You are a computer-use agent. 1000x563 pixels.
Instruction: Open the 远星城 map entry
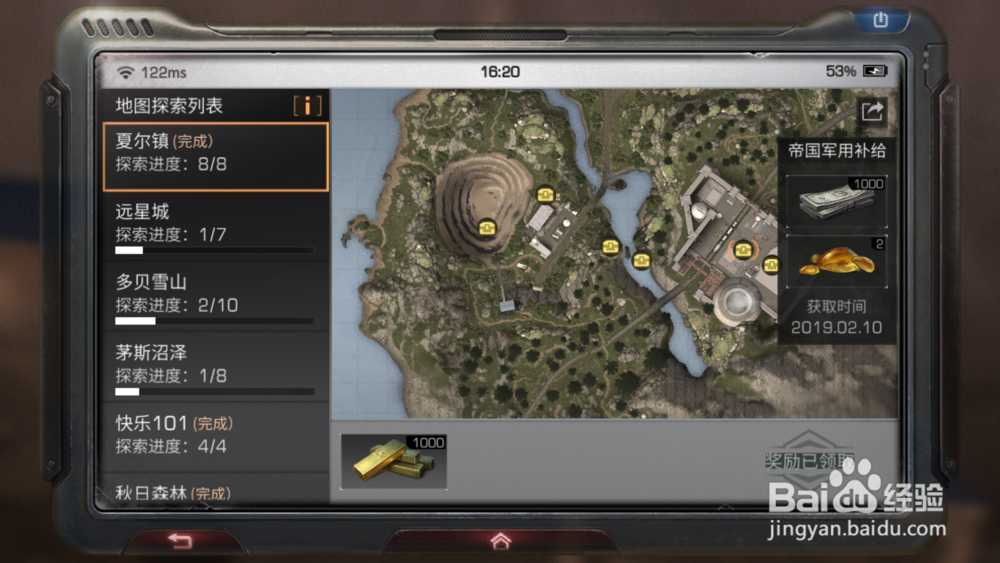tap(215, 226)
